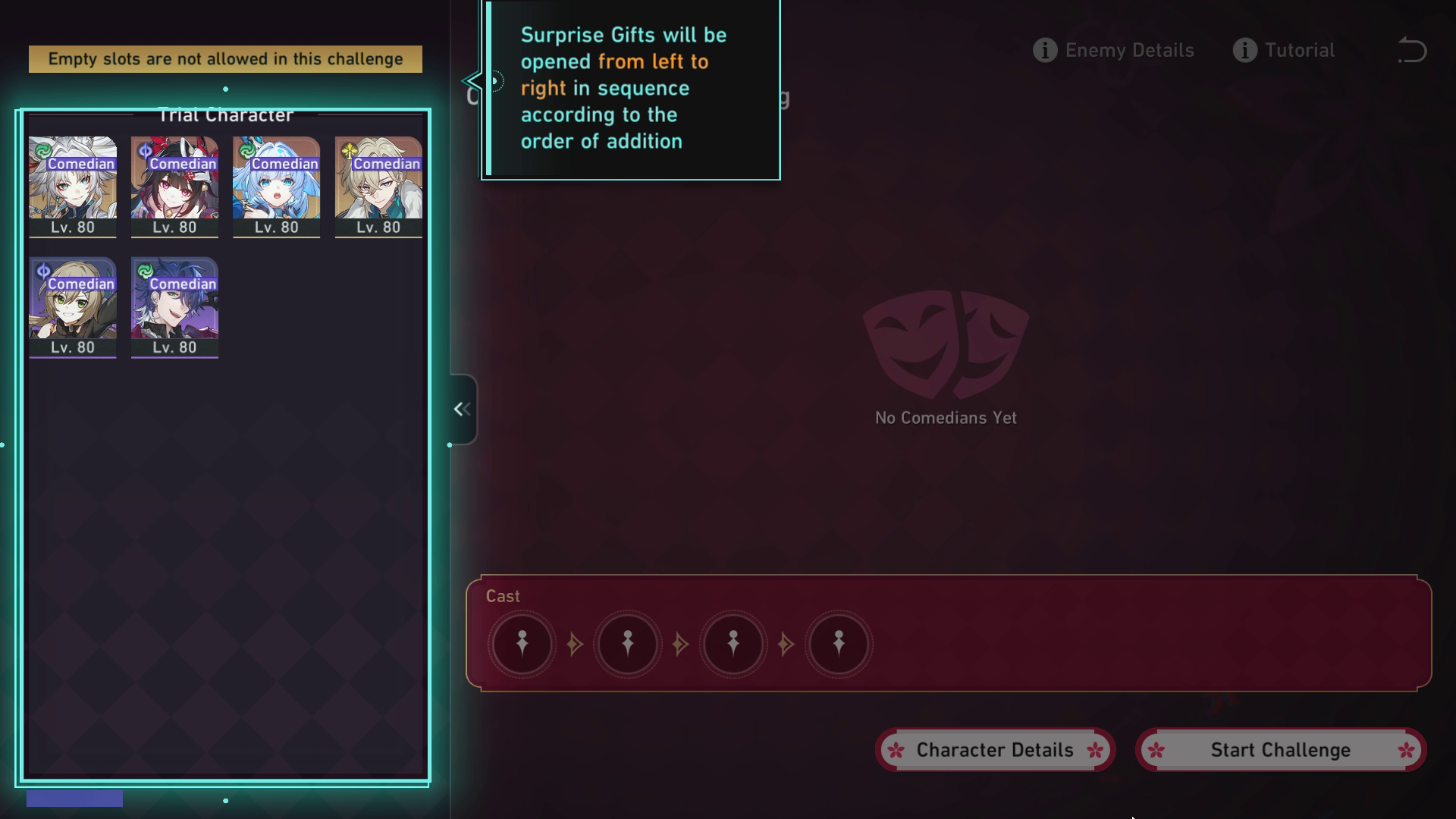View Enemy Details info
Viewport: 1456px width, 819px height.
coord(1113,50)
